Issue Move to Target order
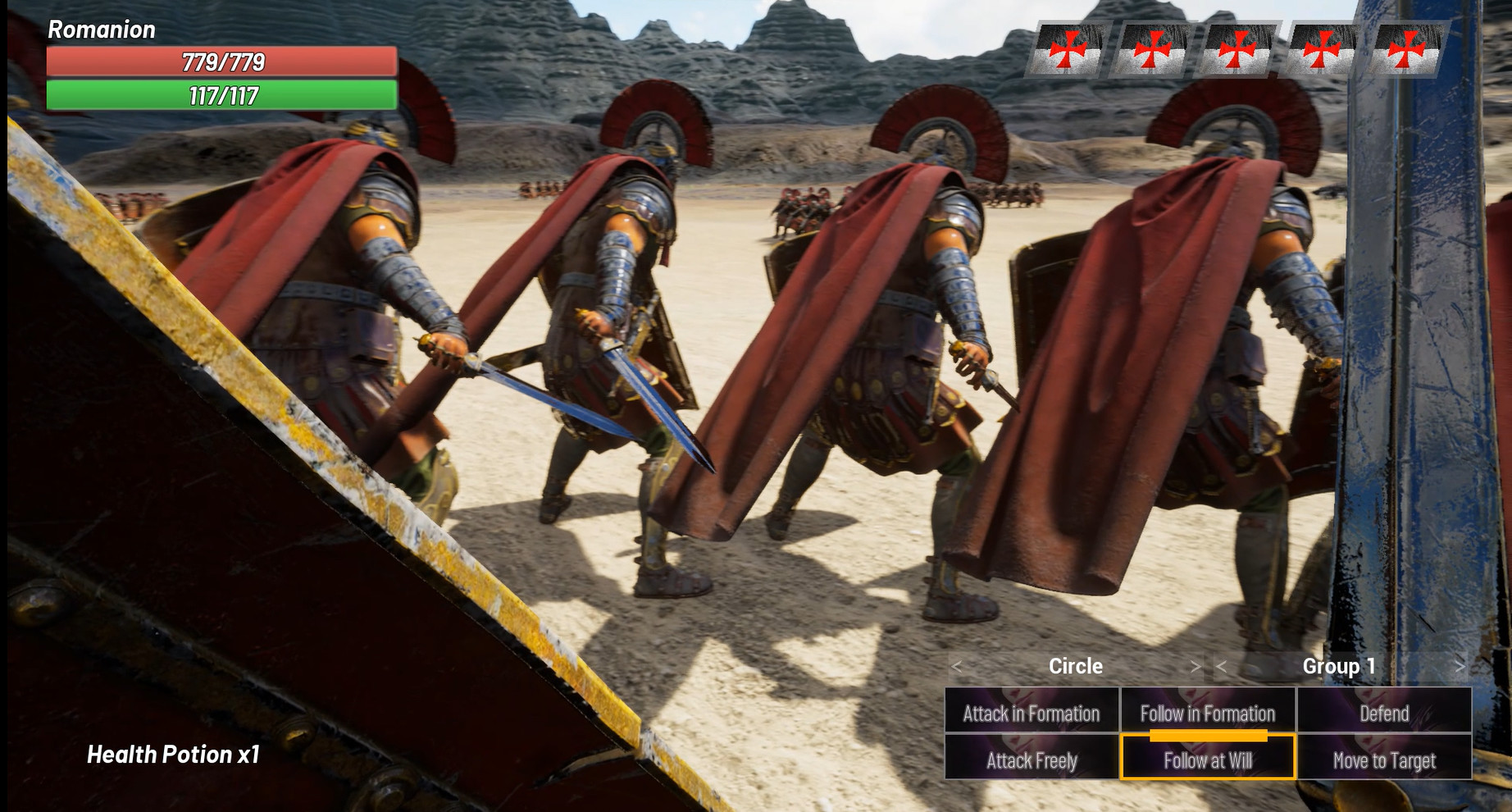The height and width of the screenshot is (812, 1512). 1384,760
